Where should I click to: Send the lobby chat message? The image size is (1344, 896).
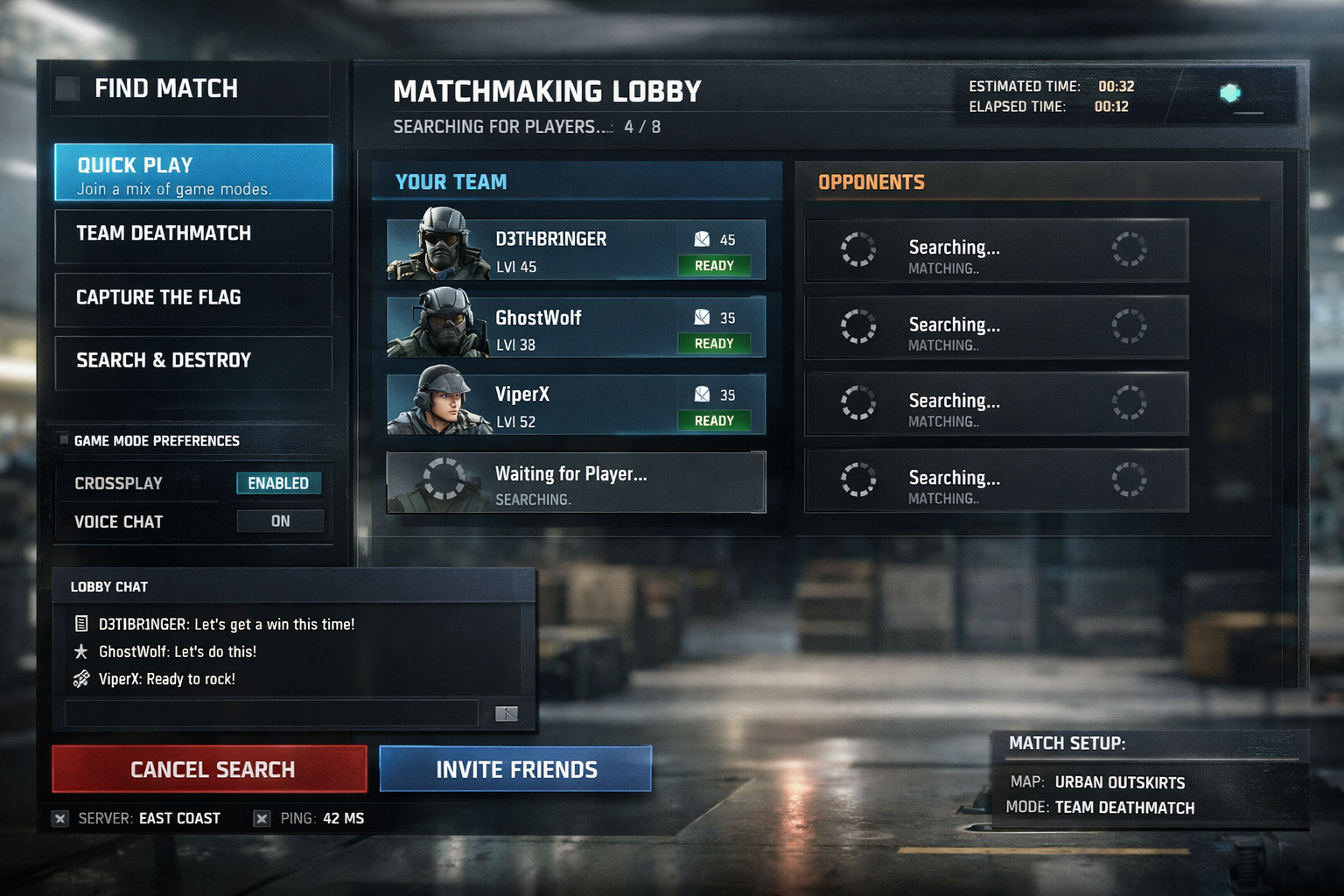[507, 714]
